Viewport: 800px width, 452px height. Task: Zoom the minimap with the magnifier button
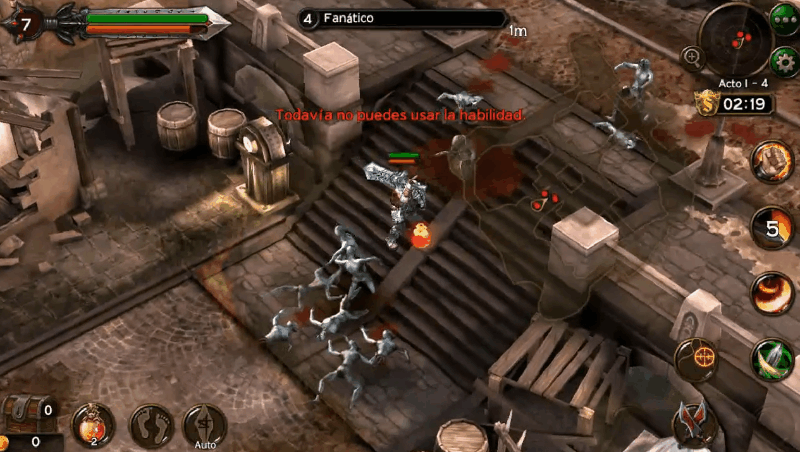691,56
